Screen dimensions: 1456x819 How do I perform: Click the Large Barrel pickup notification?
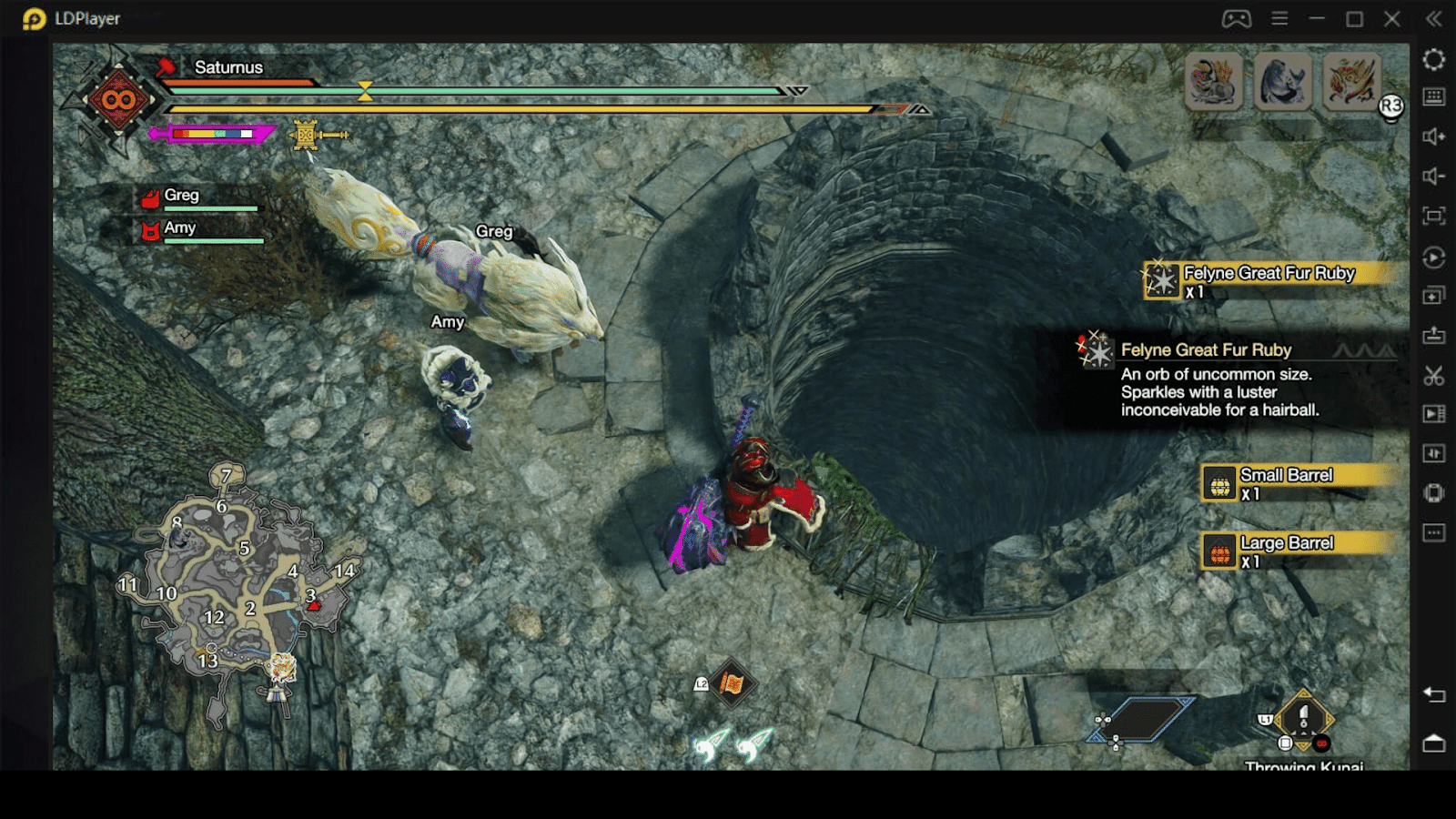(1297, 551)
